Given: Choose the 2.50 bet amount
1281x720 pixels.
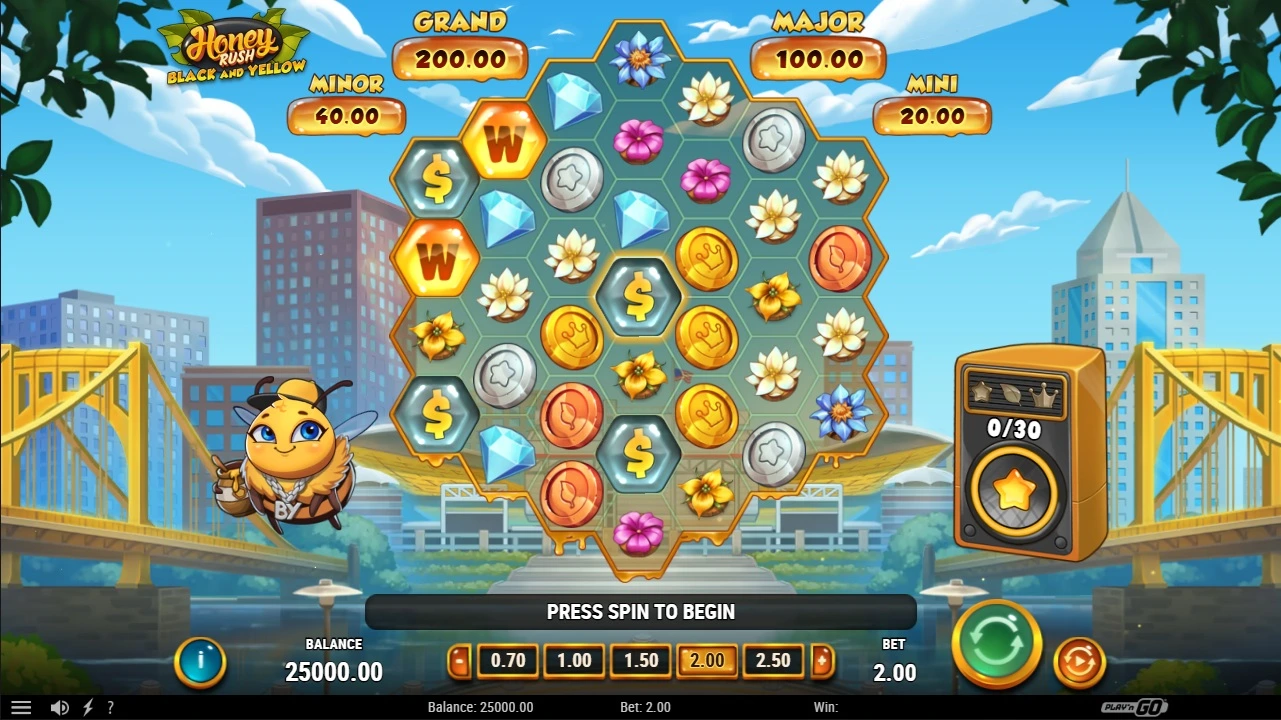Looking at the screenshot, I should coord(773,661).
